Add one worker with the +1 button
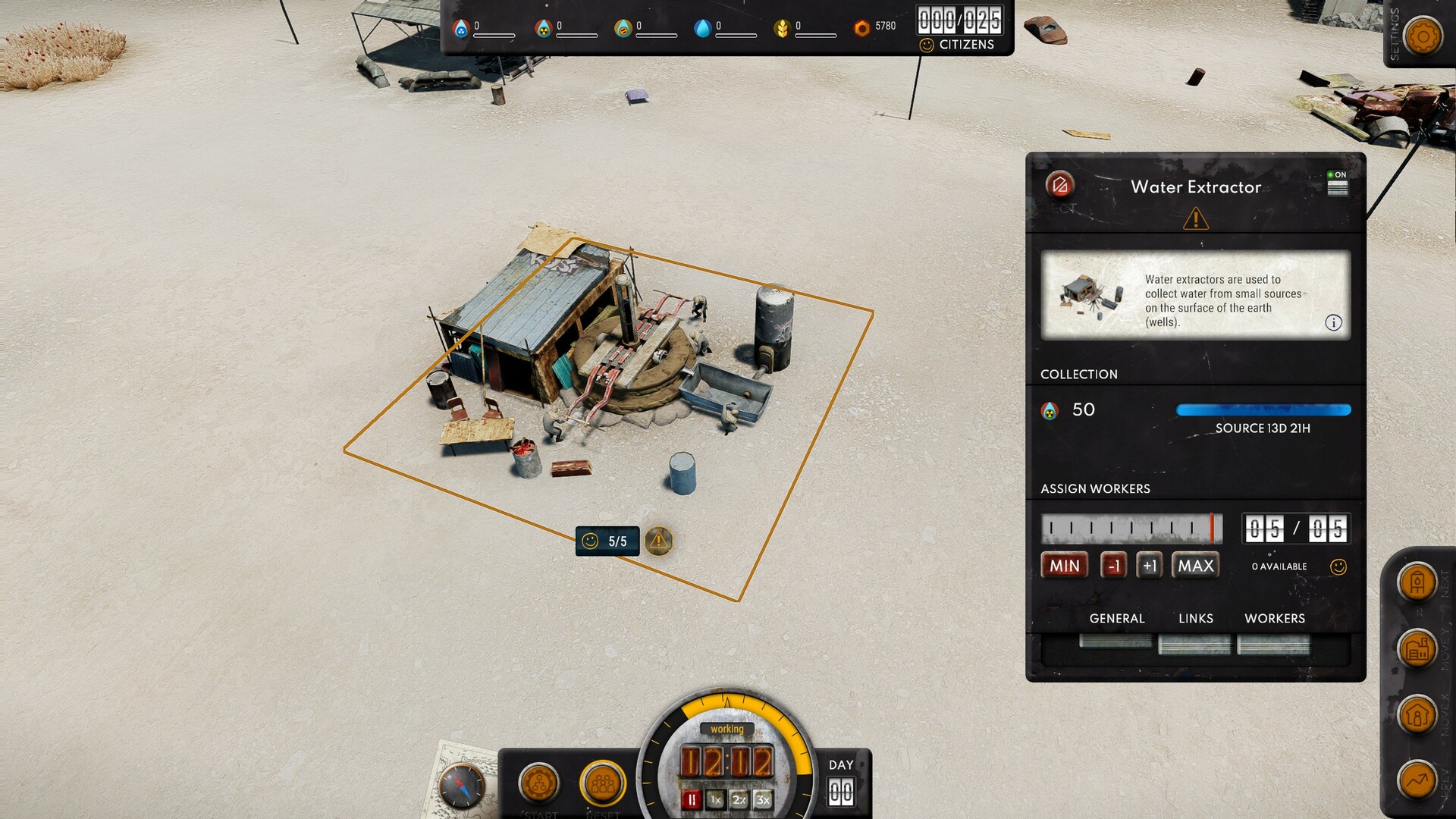 [x=1149, y=566]
